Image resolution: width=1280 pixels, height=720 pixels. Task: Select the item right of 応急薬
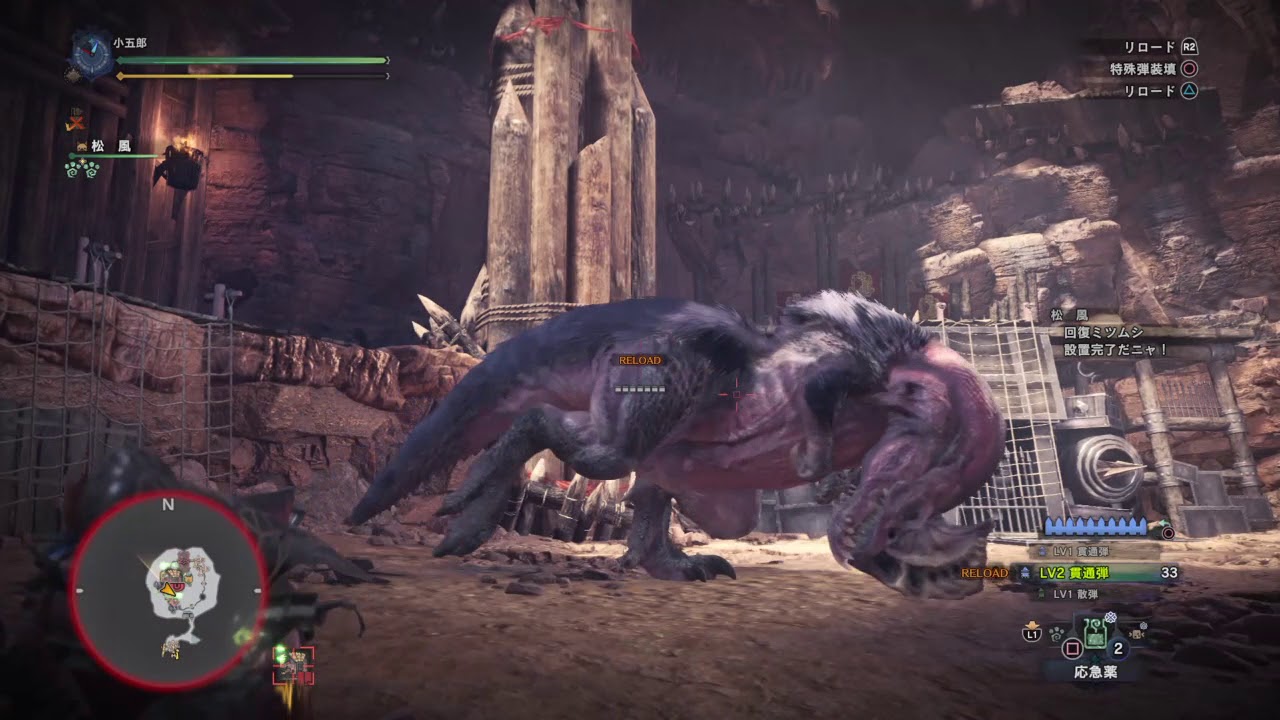click(1137, 633)
